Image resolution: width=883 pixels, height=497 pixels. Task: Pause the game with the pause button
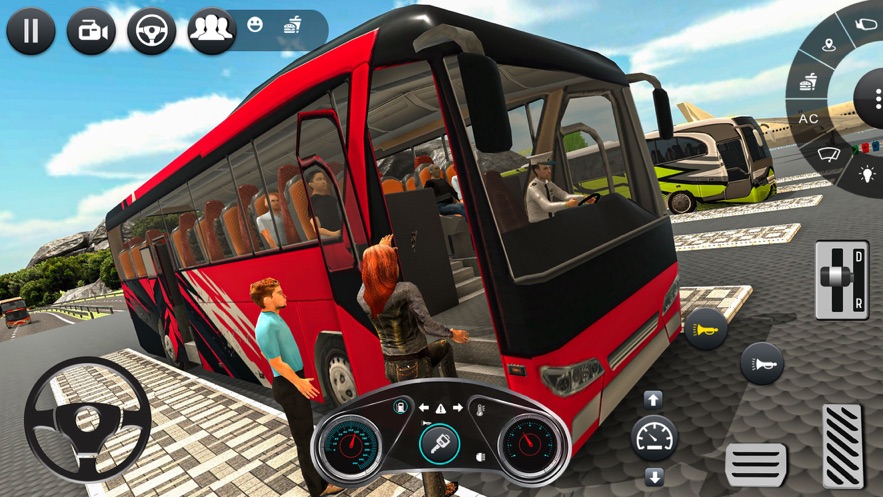pos(31,31)
